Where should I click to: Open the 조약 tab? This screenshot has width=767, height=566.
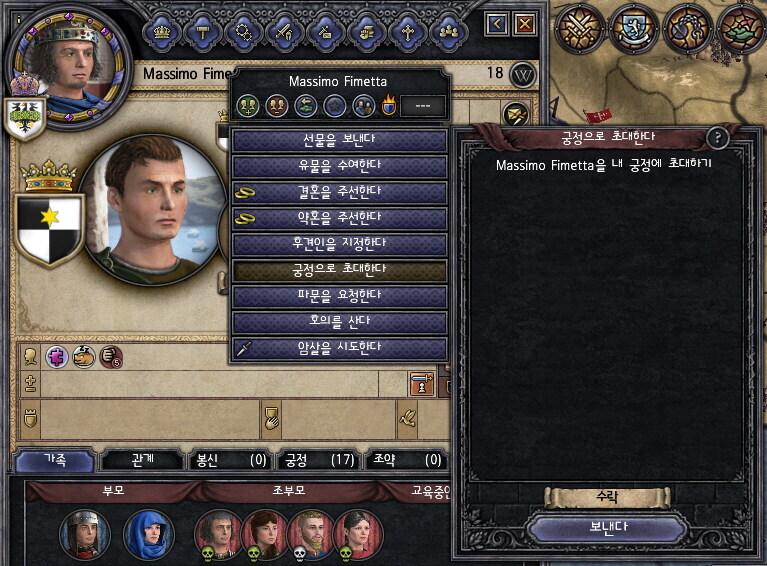(x=405, y=460)
